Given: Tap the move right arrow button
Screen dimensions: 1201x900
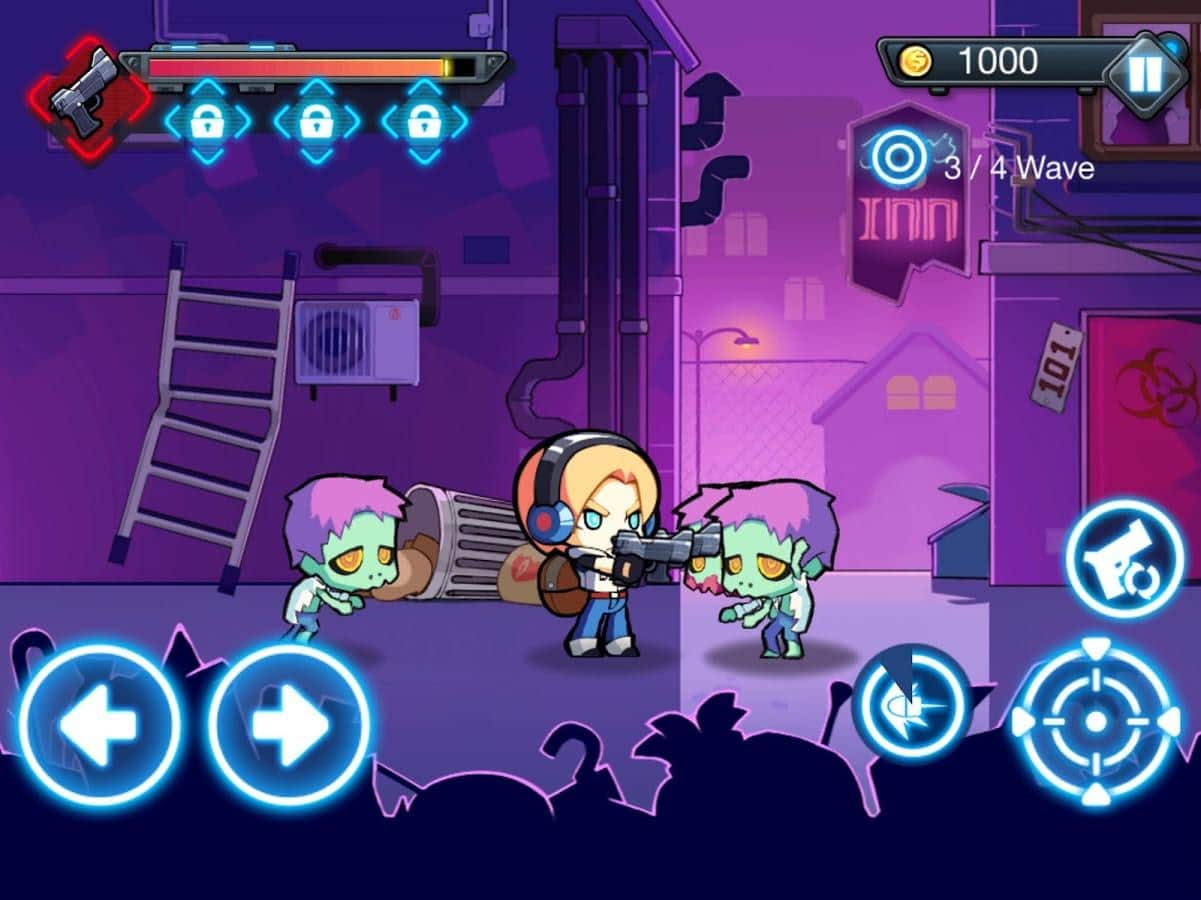Looking at the screenshot, I should point(289,725).
